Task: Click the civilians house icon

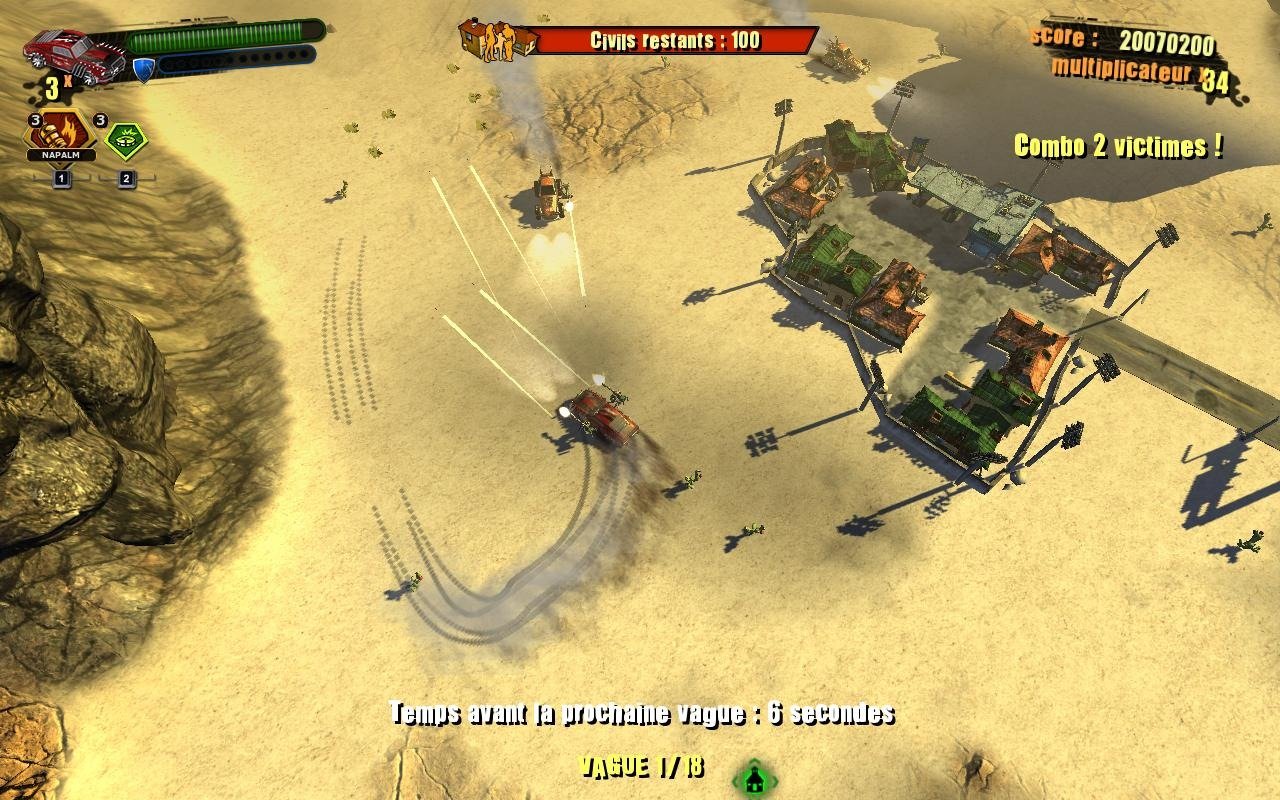Action: [497, 40]
